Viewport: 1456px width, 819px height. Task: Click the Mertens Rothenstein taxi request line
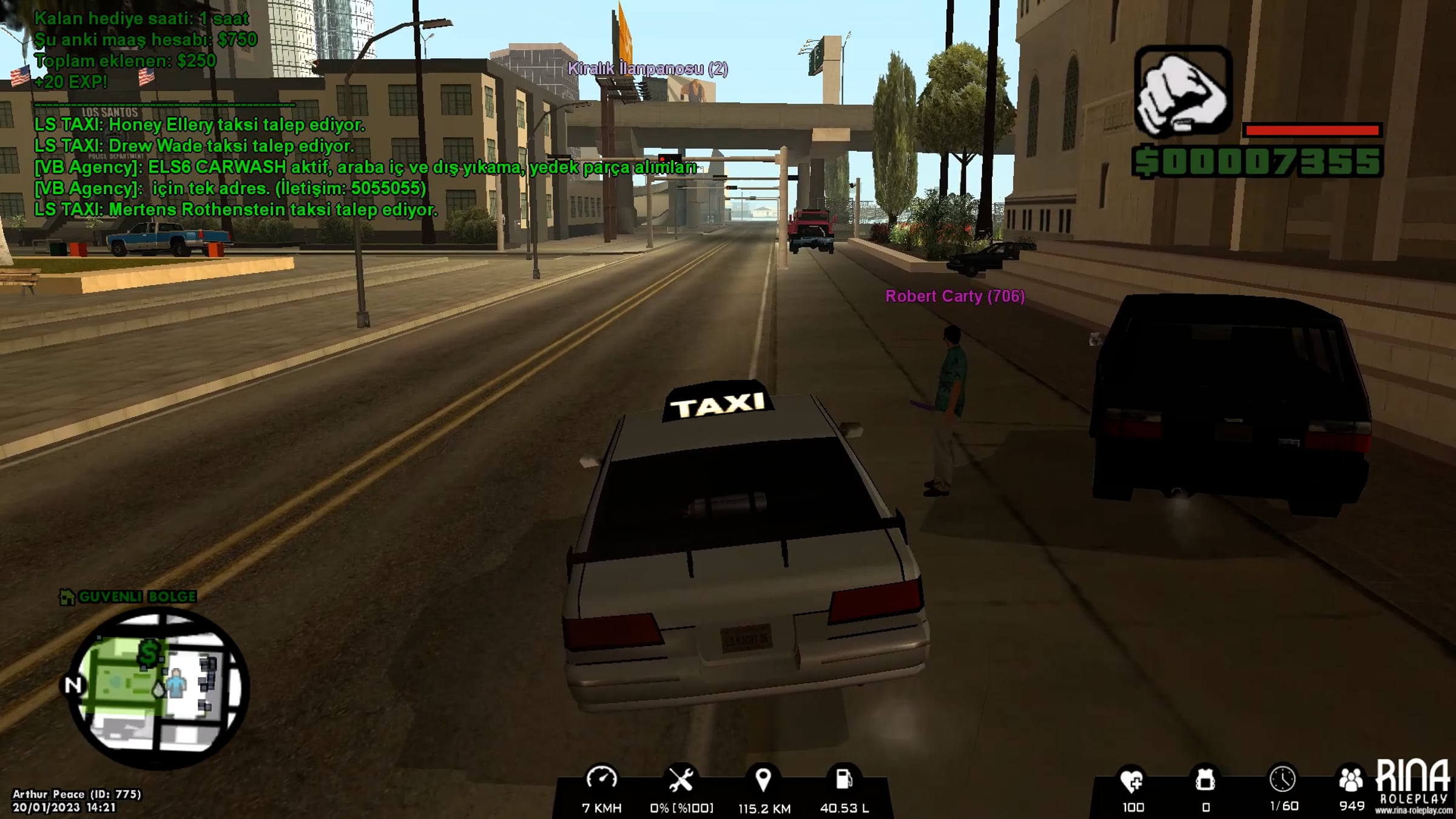[236, 210]
